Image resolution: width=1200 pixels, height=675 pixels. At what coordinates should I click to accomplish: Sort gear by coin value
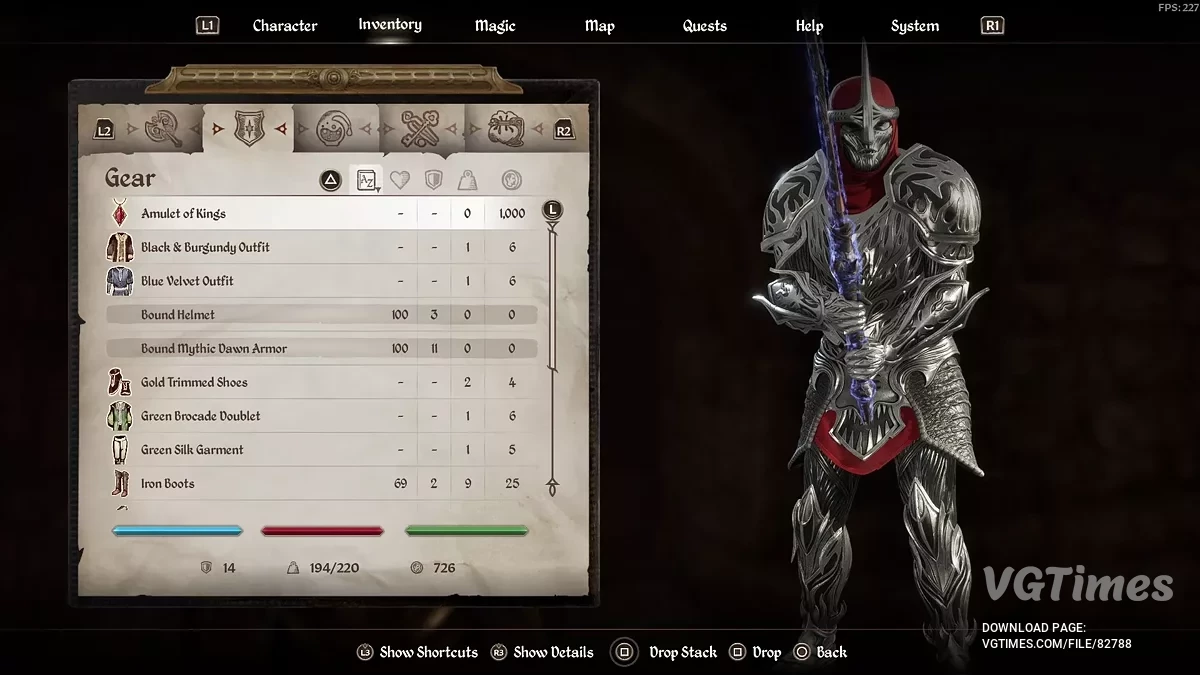click(511, 181)
